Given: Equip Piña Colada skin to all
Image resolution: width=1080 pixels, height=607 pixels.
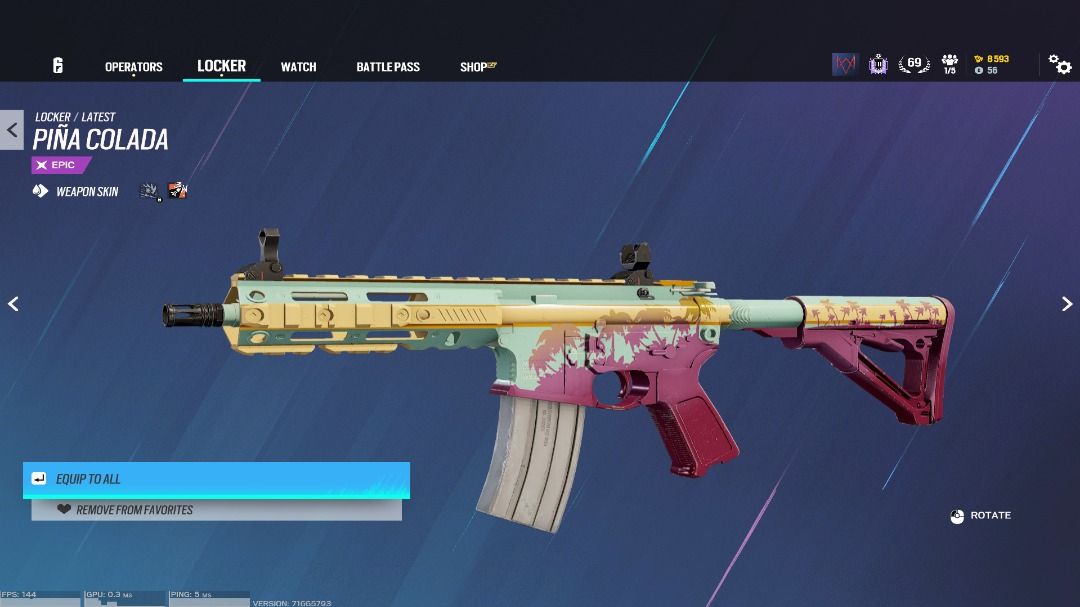Looking at the screenshot, I should click(x=216, y=479).
